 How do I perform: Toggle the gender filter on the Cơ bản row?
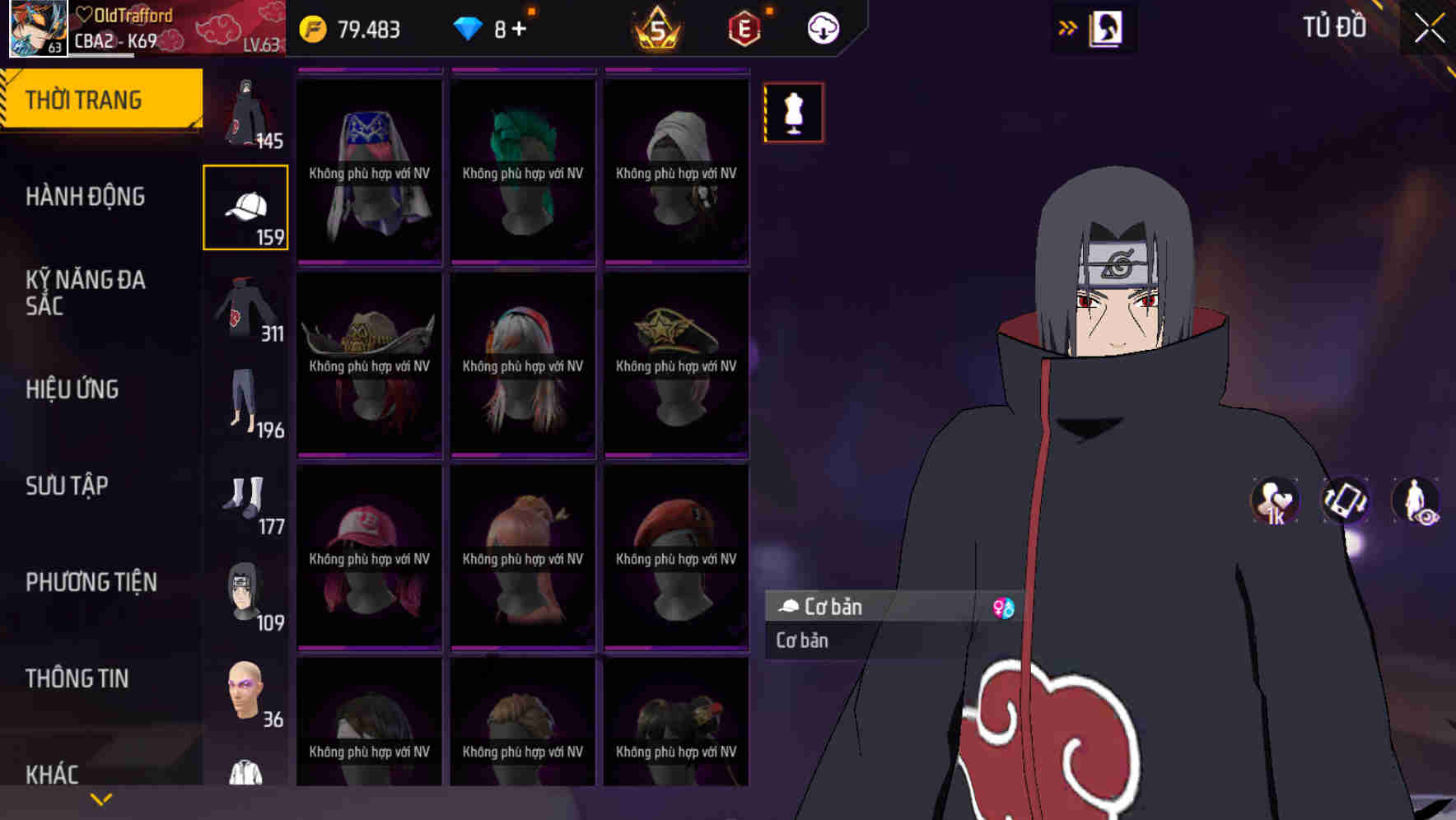(1001, 608)
